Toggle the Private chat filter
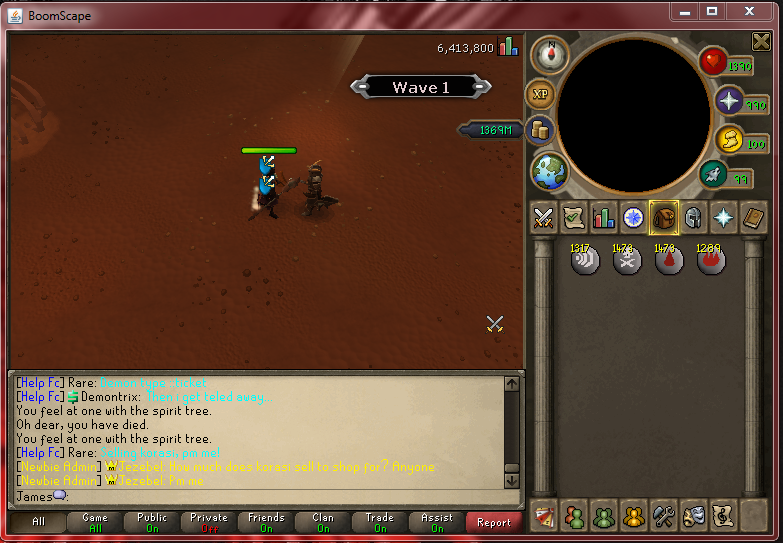783x543 pixels. [x=209, y=522]
